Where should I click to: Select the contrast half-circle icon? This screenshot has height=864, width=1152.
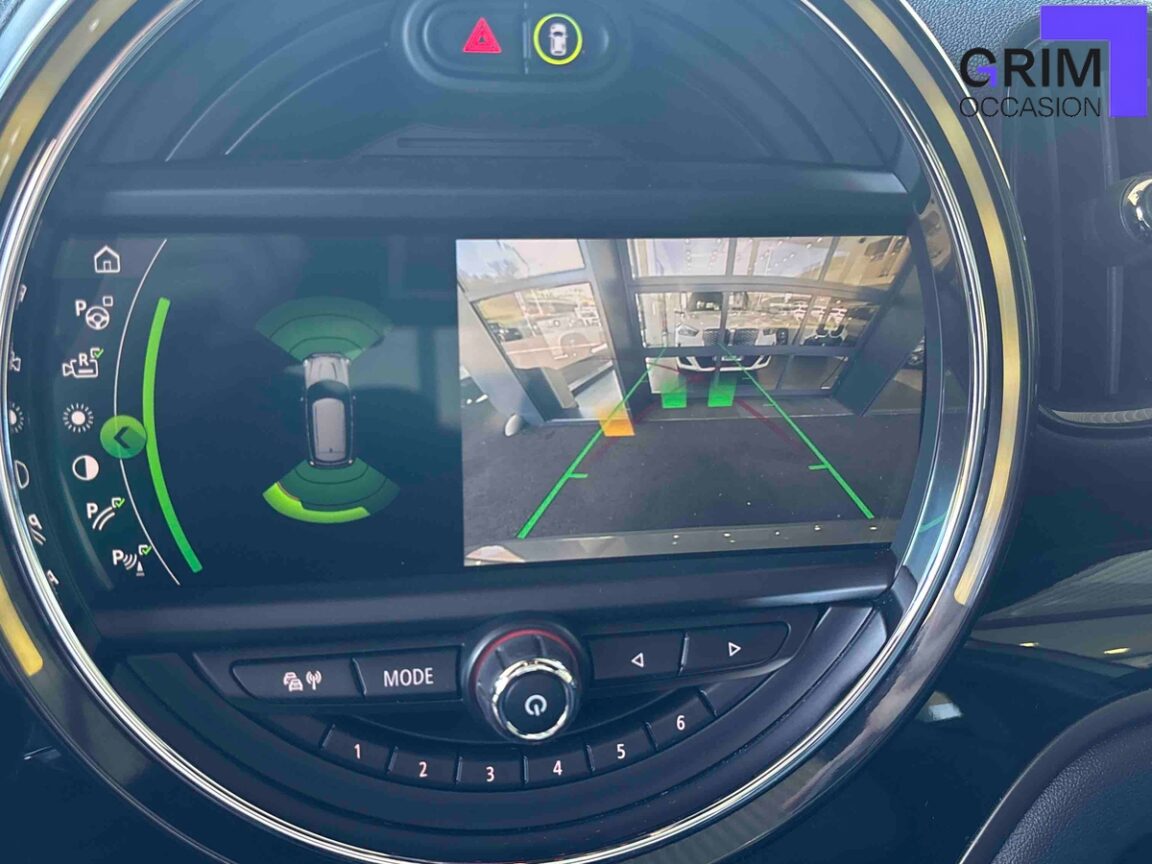[86, 467]
